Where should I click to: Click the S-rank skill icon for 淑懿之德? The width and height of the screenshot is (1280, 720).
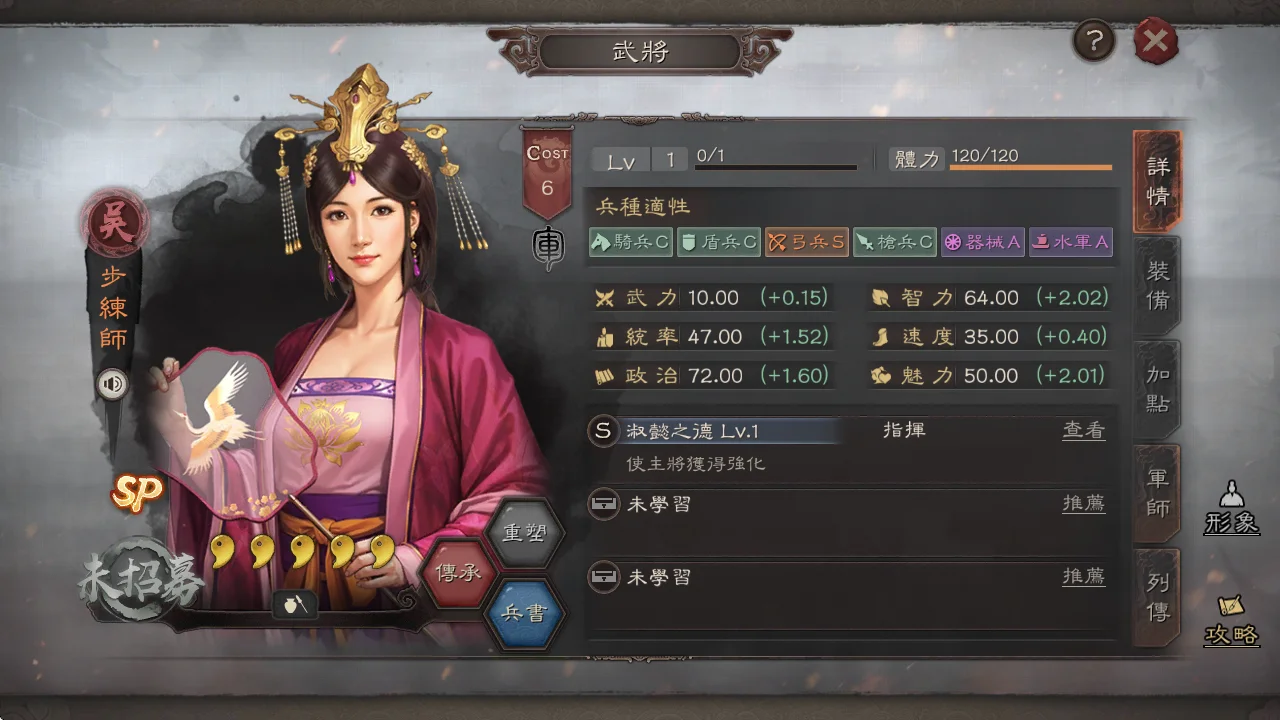point(603,431)
